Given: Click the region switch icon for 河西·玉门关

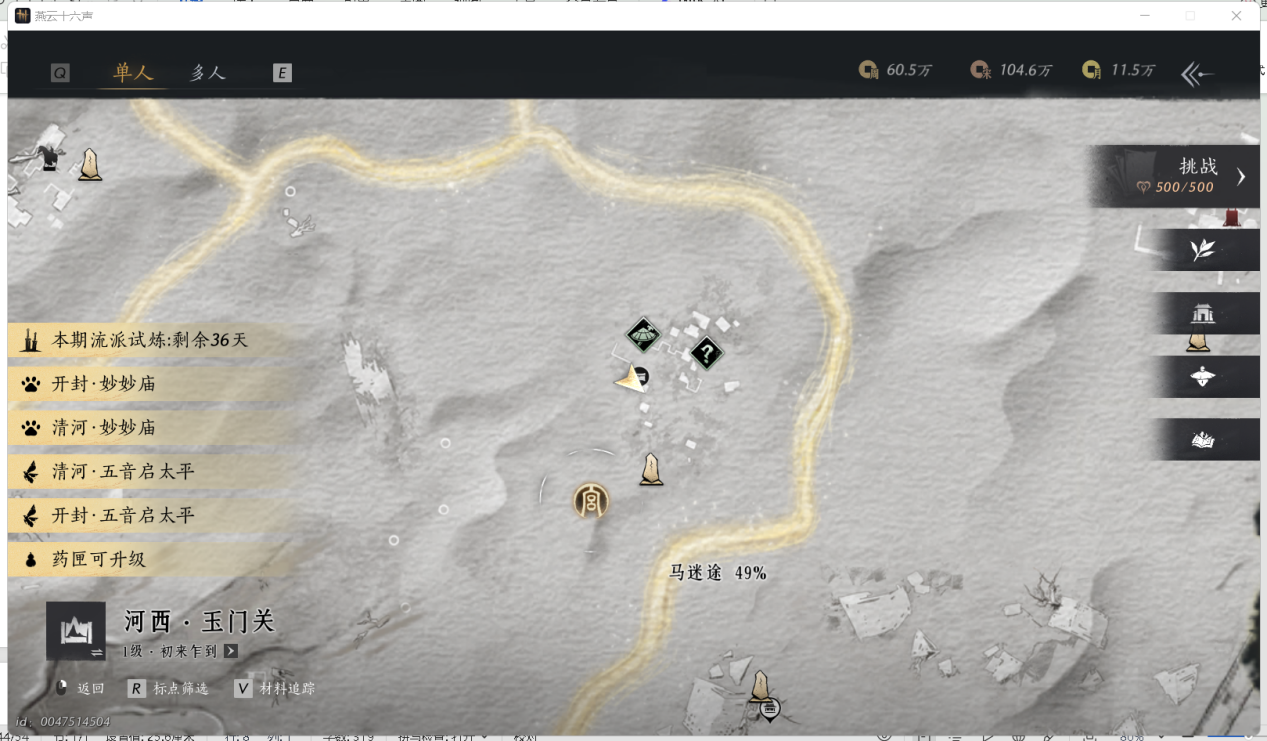Looking at the screenshot, I should coord(76,631).
